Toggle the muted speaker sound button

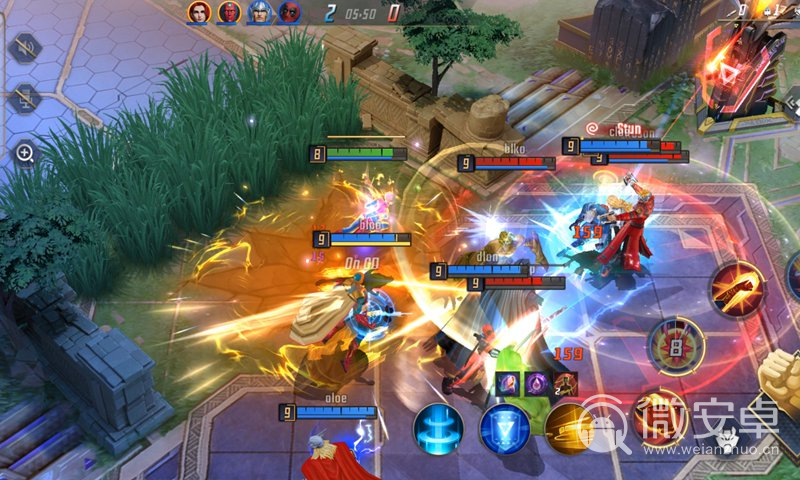point(25,47)
